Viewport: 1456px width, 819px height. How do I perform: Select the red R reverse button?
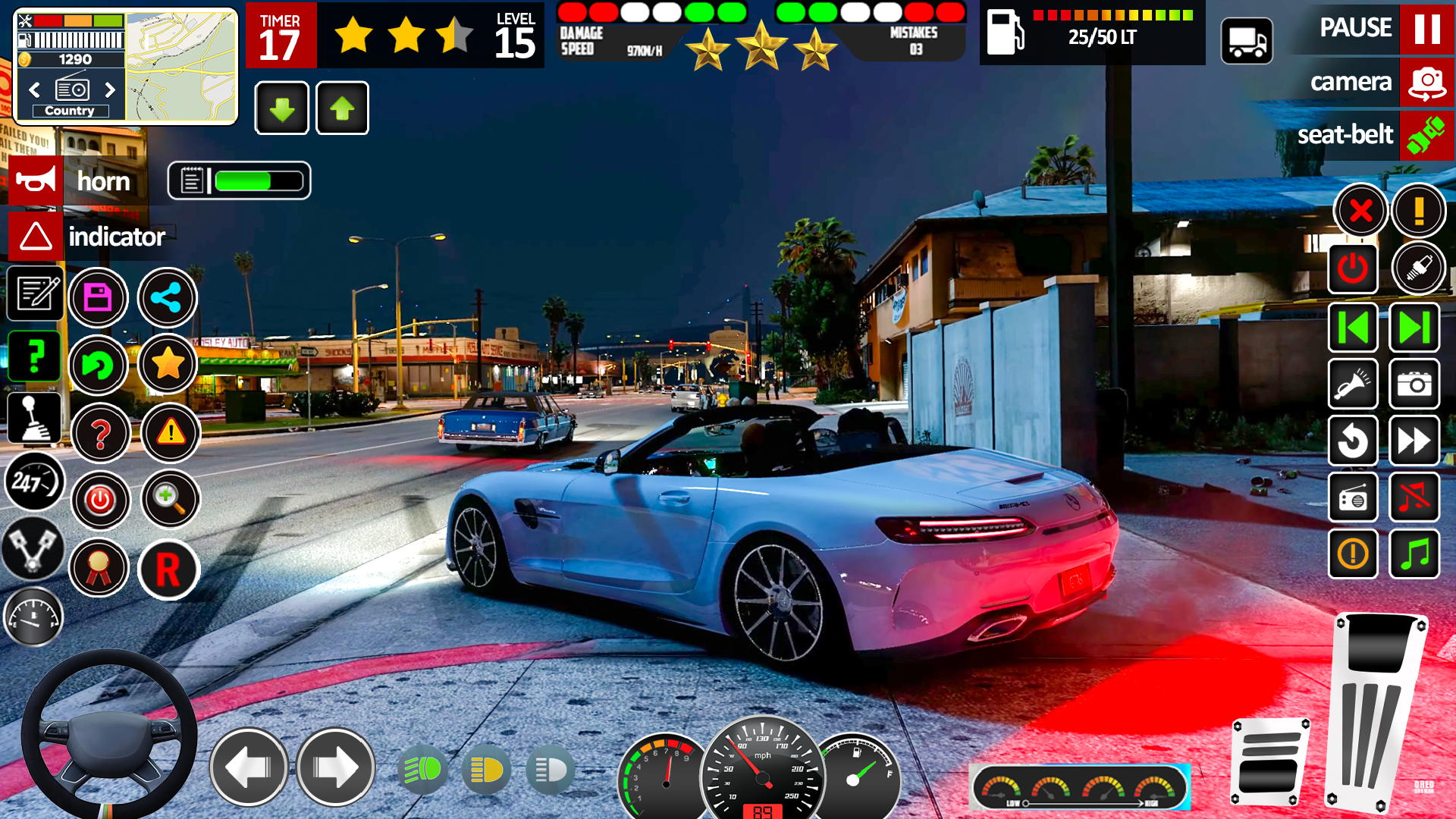pos(168,569)
